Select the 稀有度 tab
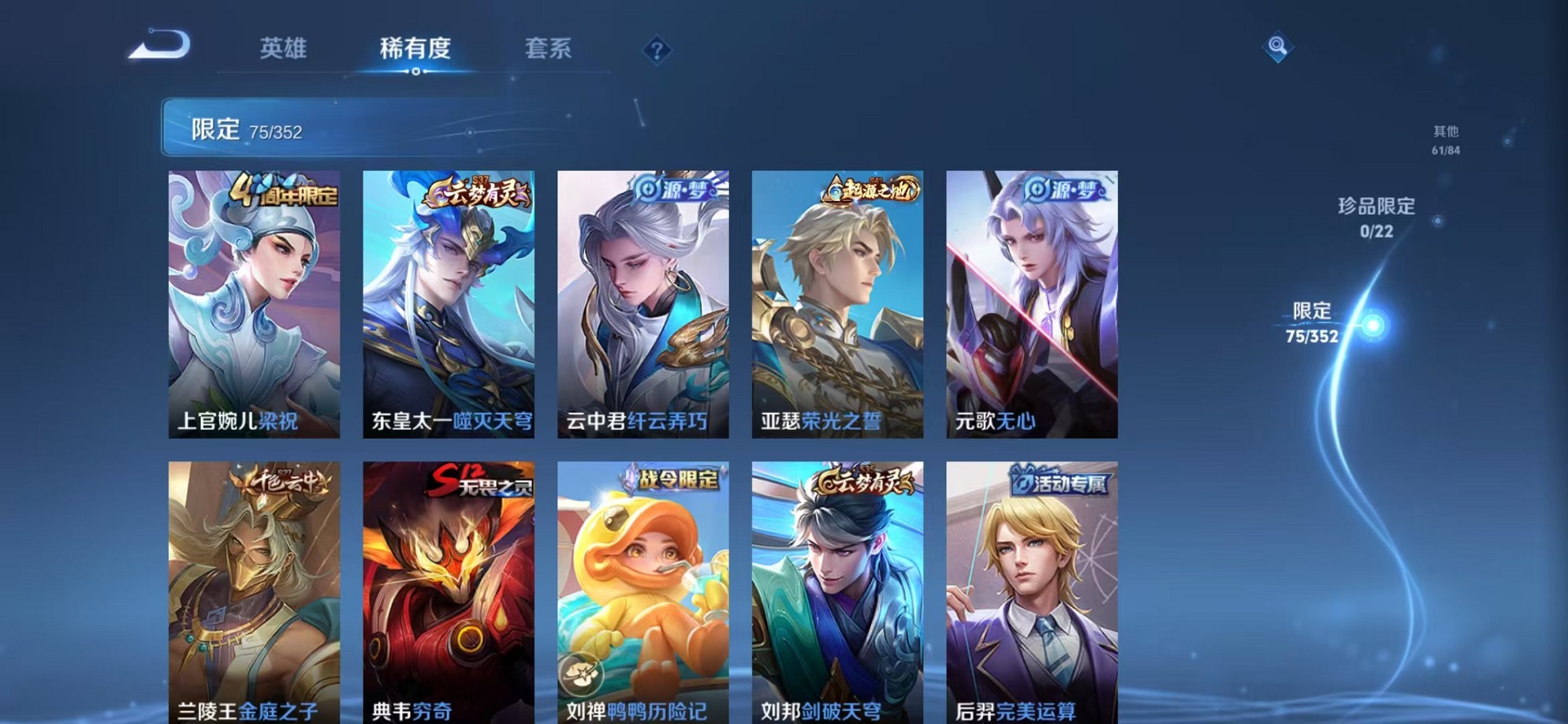Viewport: 1568px width, 724px height. coord(415,49)
